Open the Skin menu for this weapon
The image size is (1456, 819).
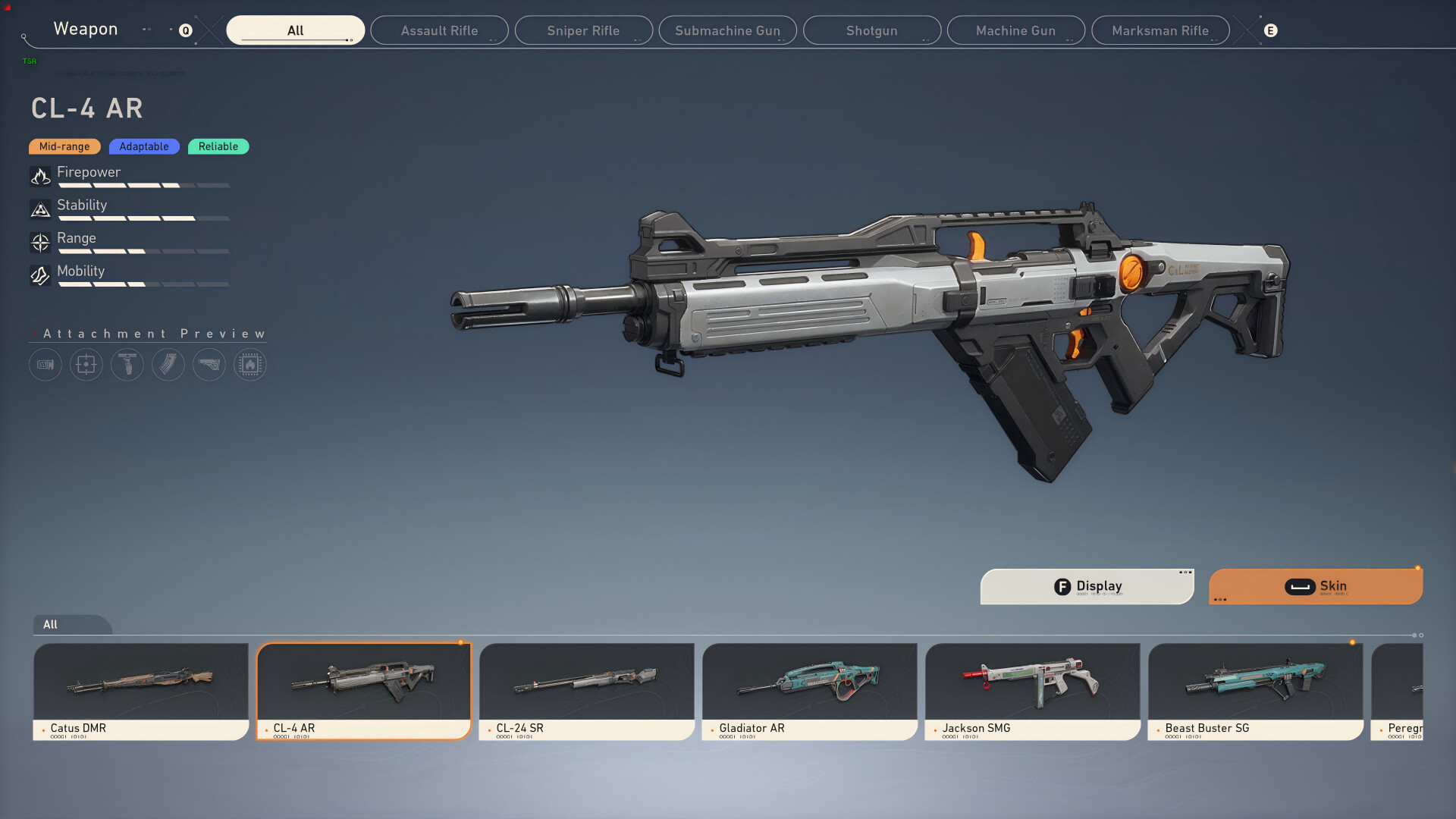1315,586
